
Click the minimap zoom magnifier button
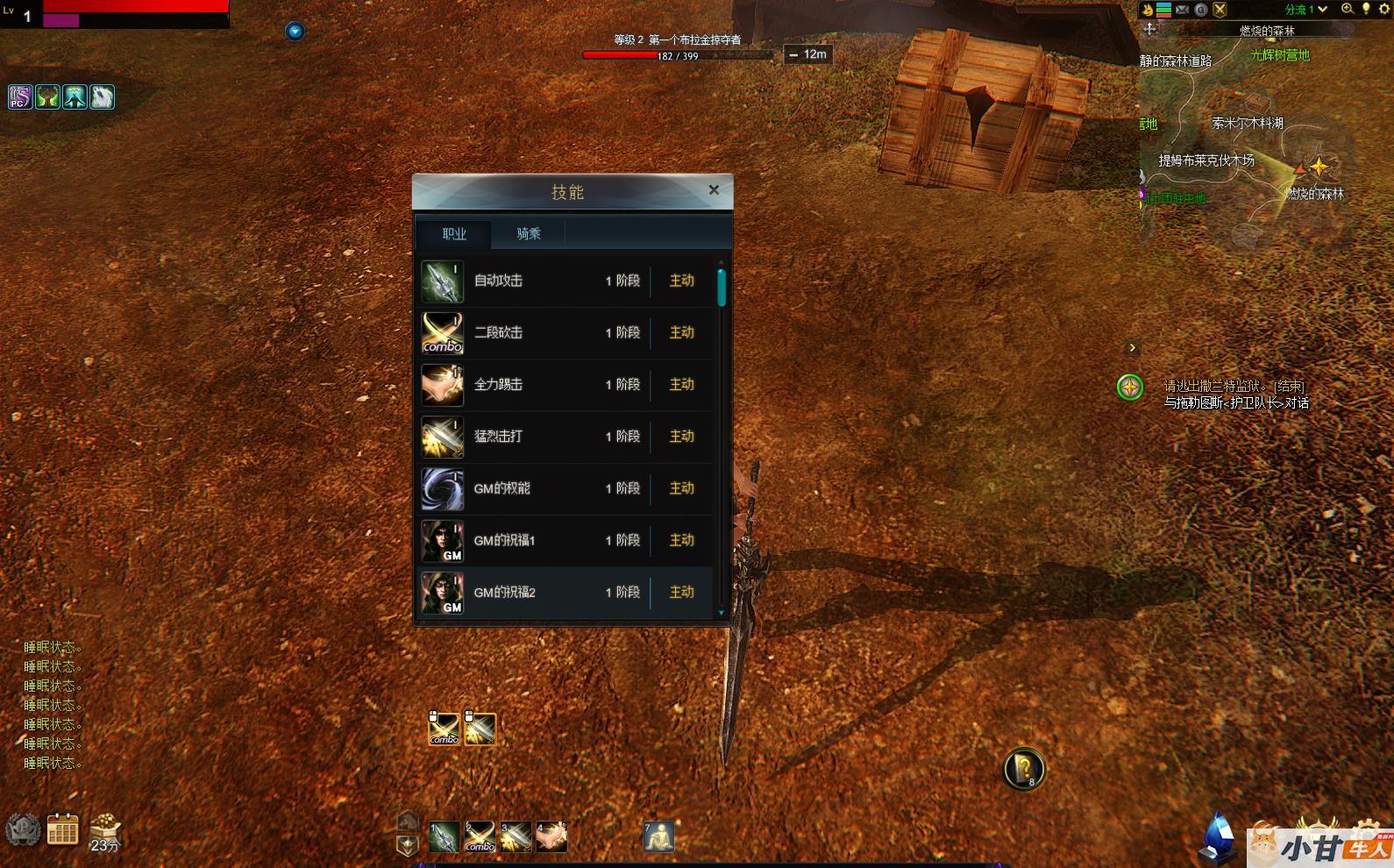1348,10
